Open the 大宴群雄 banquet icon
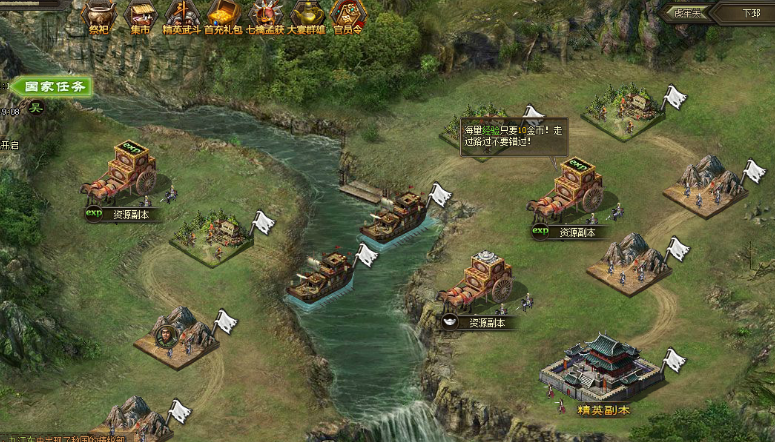 tap(305, 16)
